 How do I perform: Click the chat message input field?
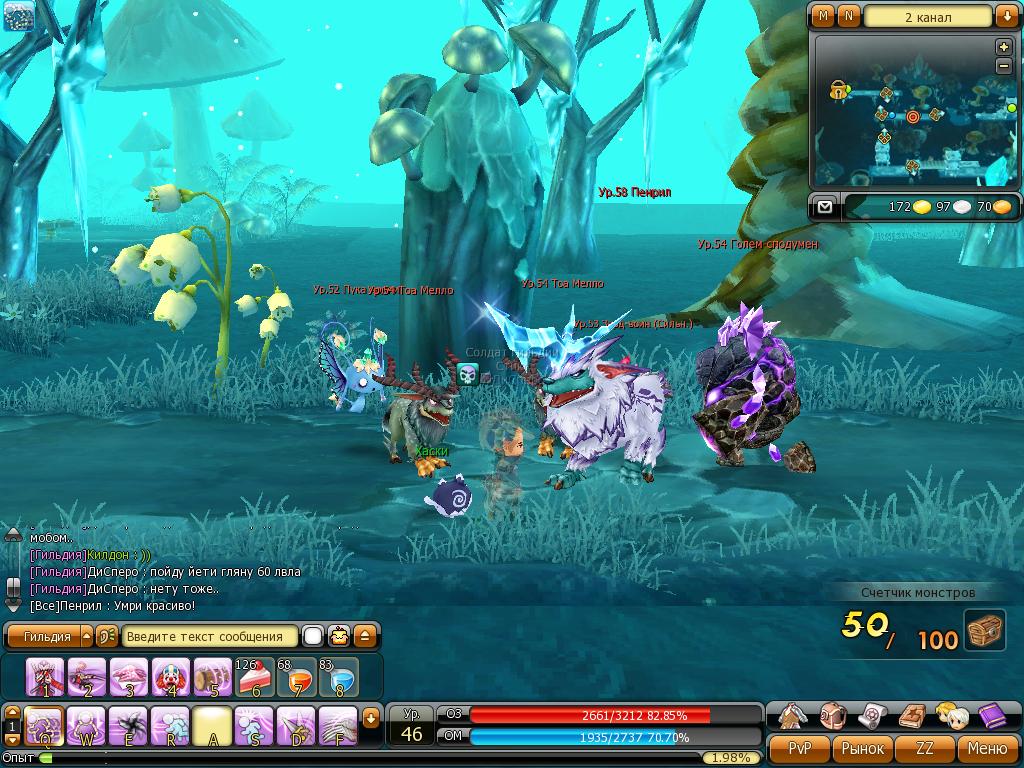210,636
